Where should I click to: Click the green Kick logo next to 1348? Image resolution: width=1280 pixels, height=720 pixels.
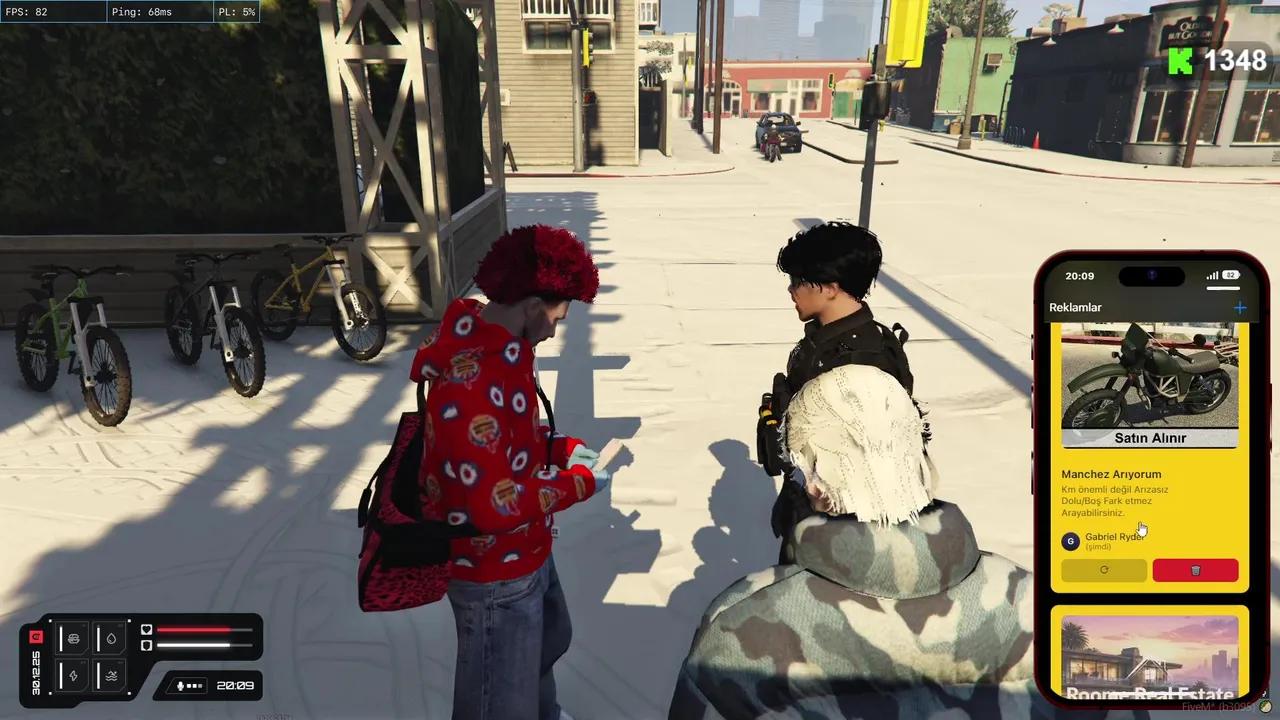pyautogui.click(x=1180, y=61)
